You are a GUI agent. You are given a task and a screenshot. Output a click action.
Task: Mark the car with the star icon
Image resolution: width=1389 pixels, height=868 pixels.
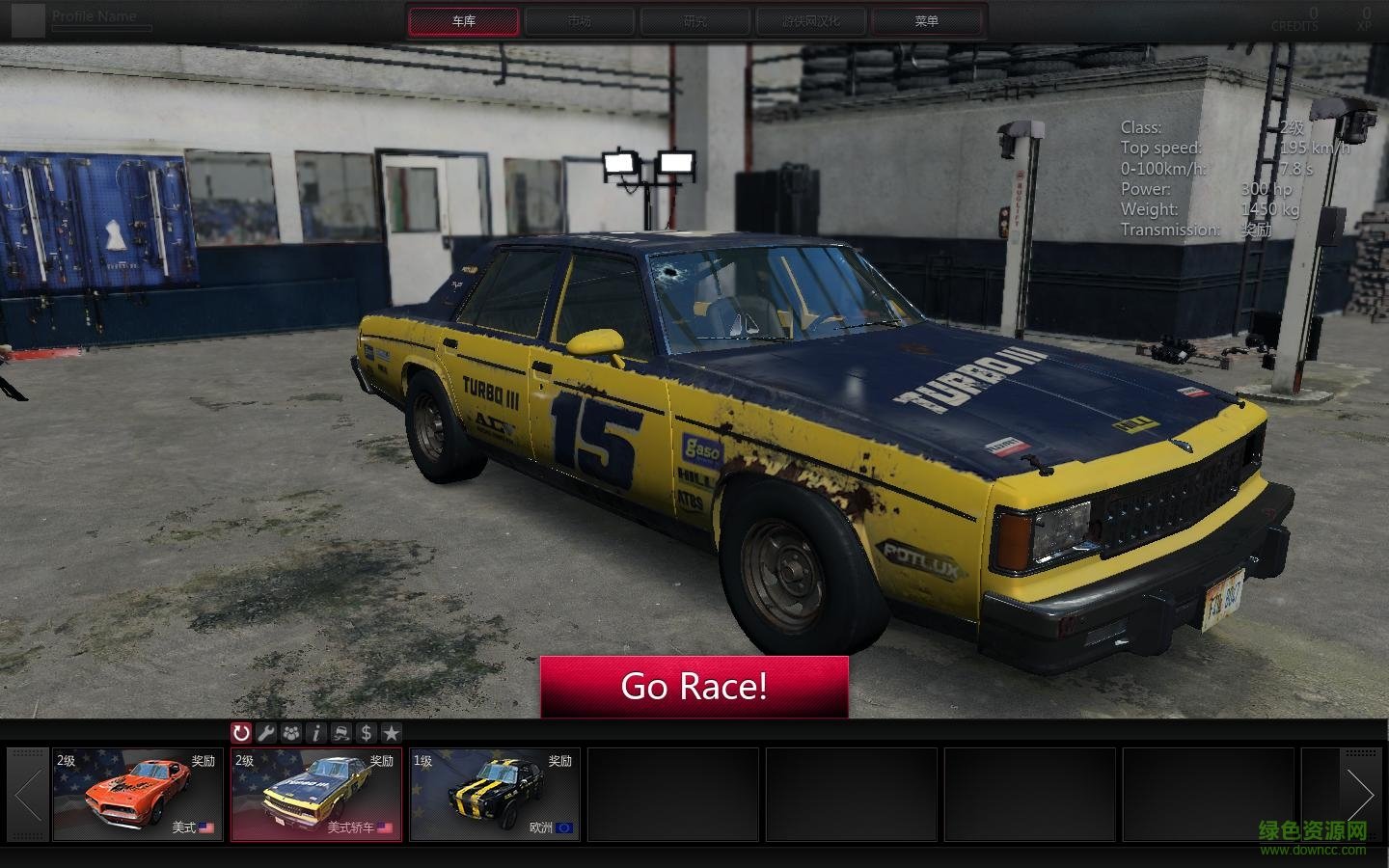pos(391,733)
